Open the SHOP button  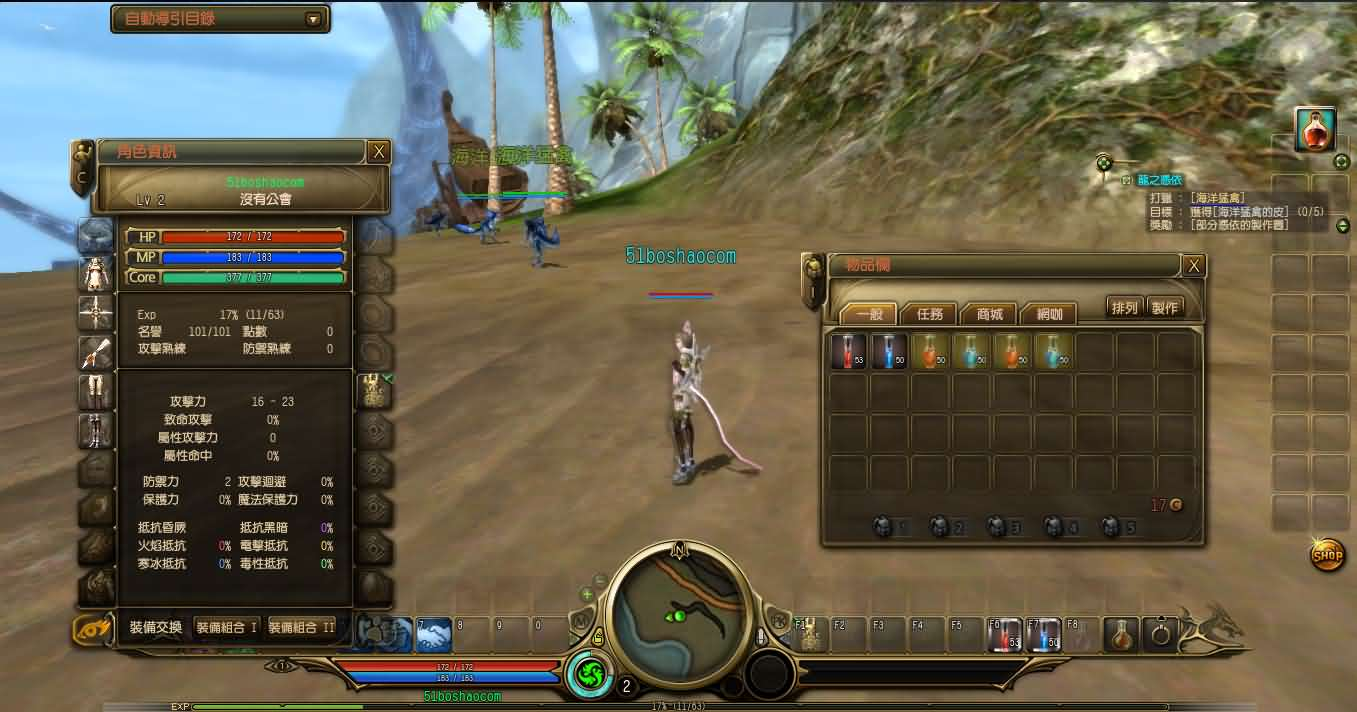[1327, 554]
